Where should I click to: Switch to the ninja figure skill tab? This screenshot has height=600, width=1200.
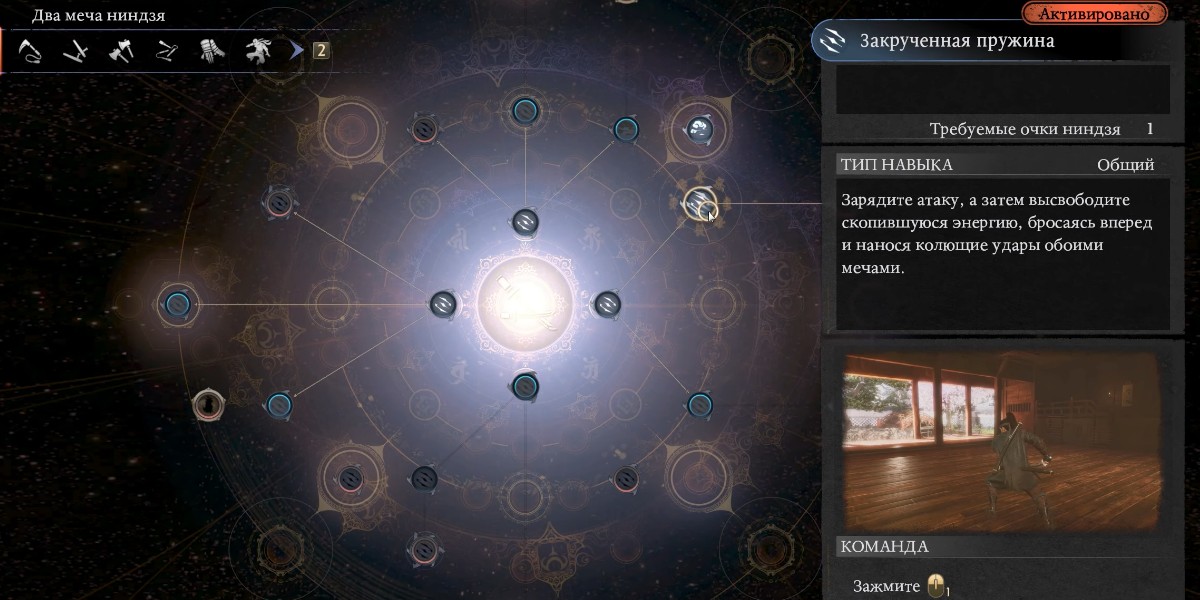click(x=258, y=50)
